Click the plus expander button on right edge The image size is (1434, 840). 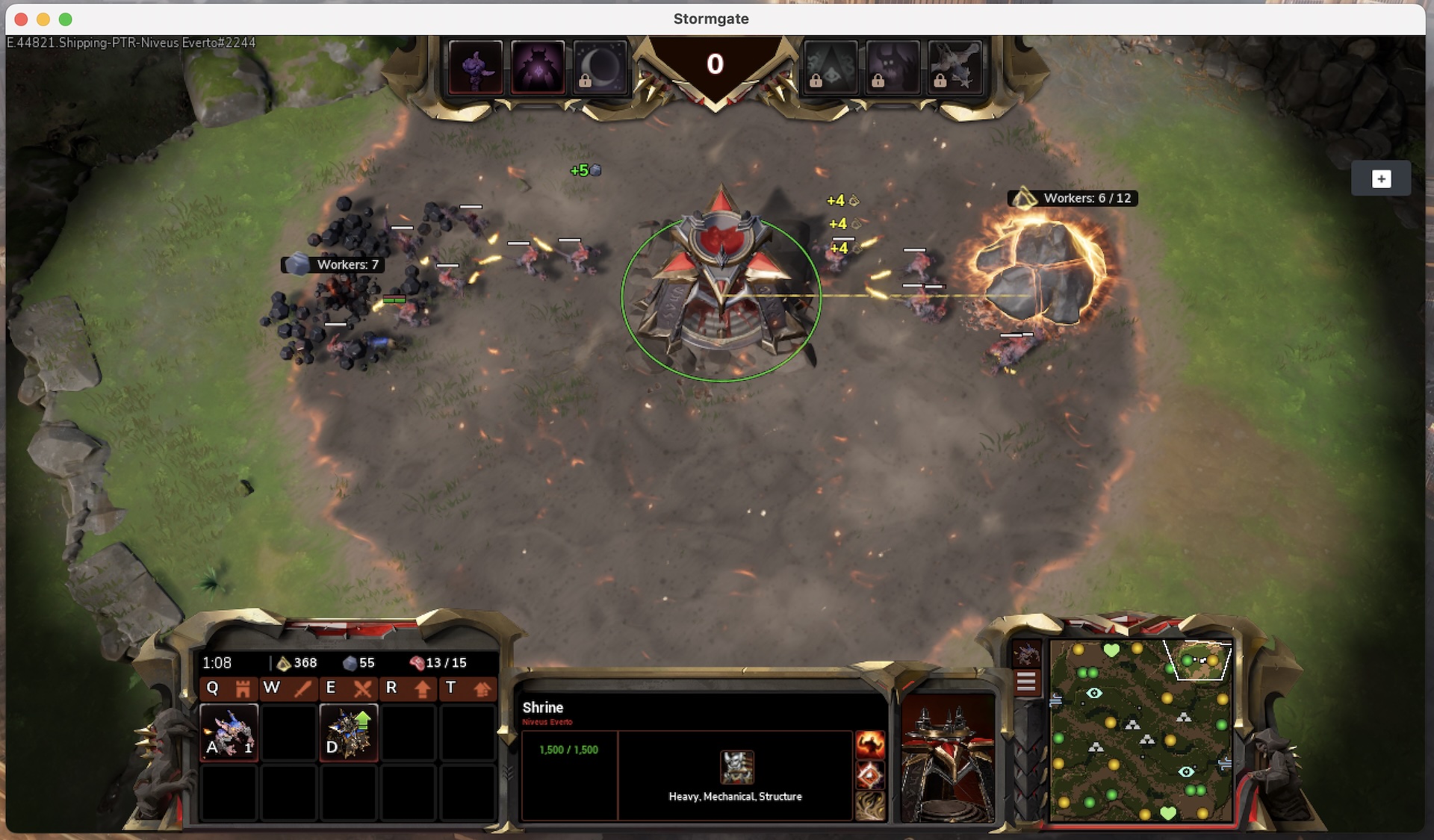1382,178
